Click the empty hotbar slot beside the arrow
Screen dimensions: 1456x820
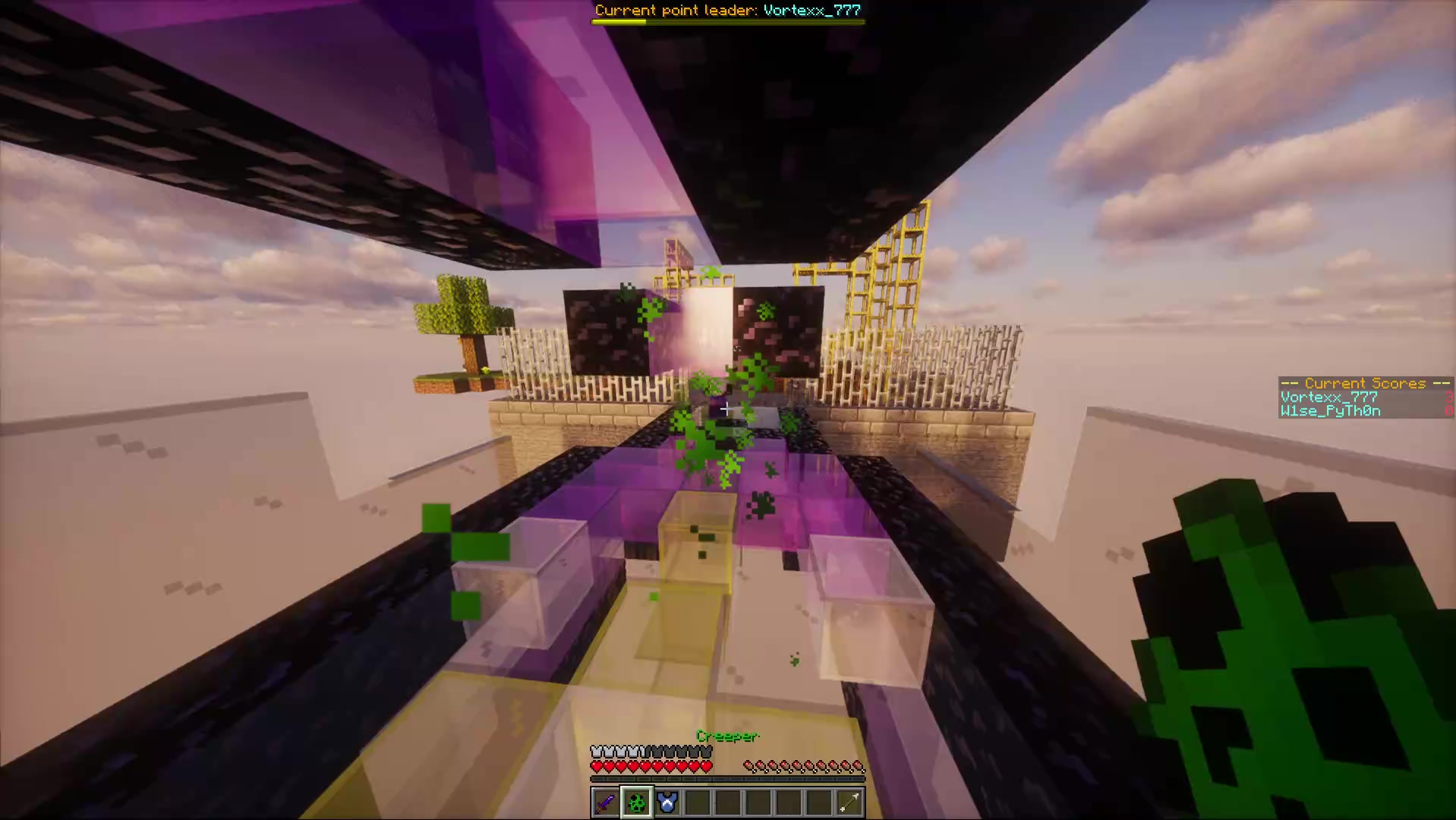click(x=818, y=803)
